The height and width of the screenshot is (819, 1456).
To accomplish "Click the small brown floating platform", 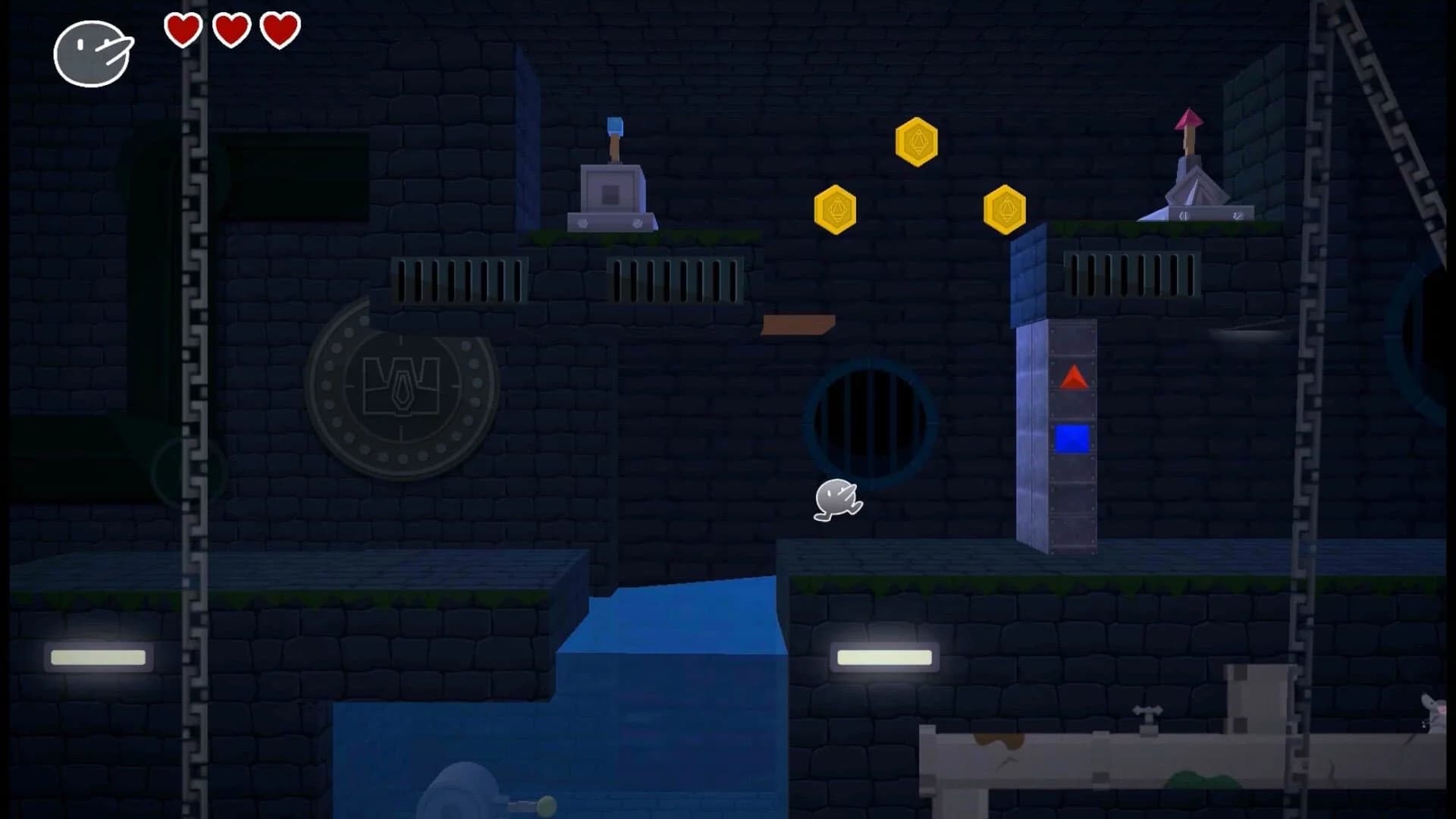I will pyautogui.click(x=798, y=323).
